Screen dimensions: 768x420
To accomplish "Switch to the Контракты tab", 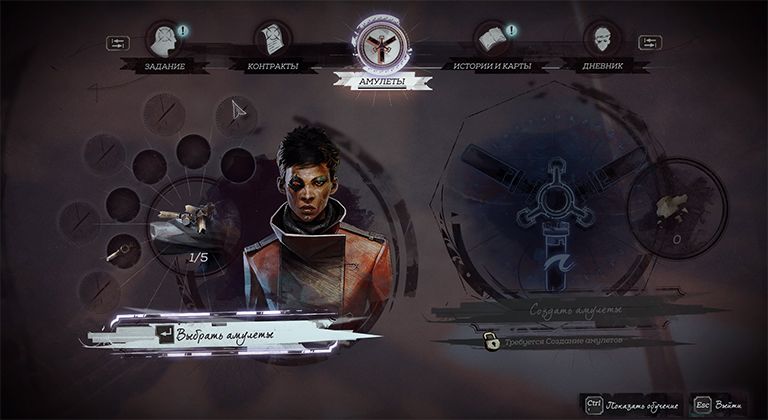I will [270, 42].
